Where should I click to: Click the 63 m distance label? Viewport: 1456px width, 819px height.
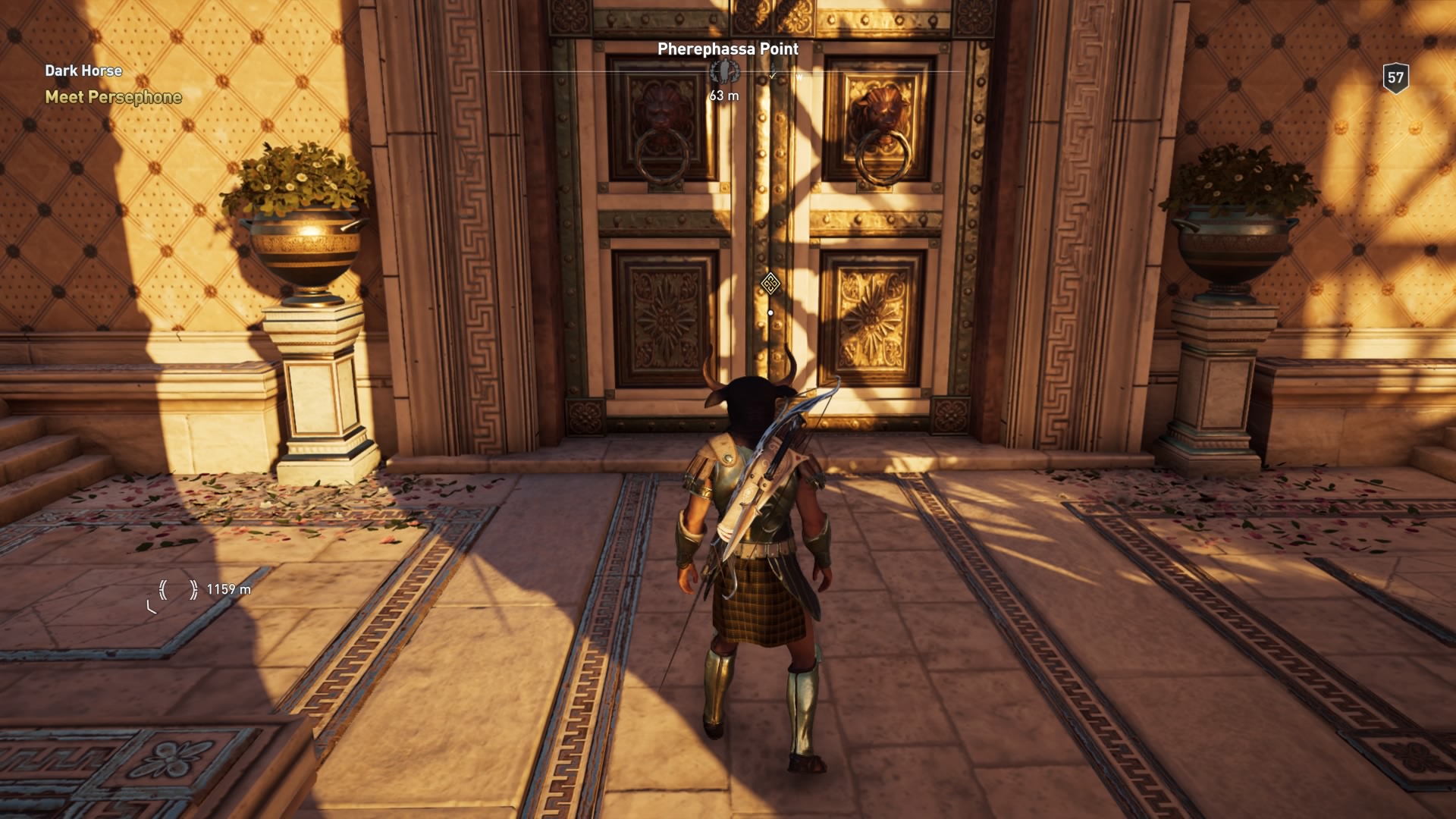tap(724, 96)
